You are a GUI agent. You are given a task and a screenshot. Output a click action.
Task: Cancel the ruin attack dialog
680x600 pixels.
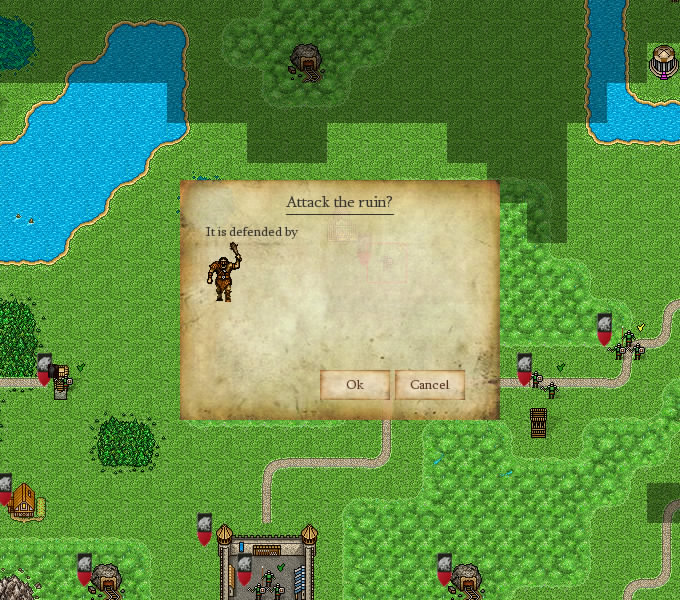(x=430, y=385)
